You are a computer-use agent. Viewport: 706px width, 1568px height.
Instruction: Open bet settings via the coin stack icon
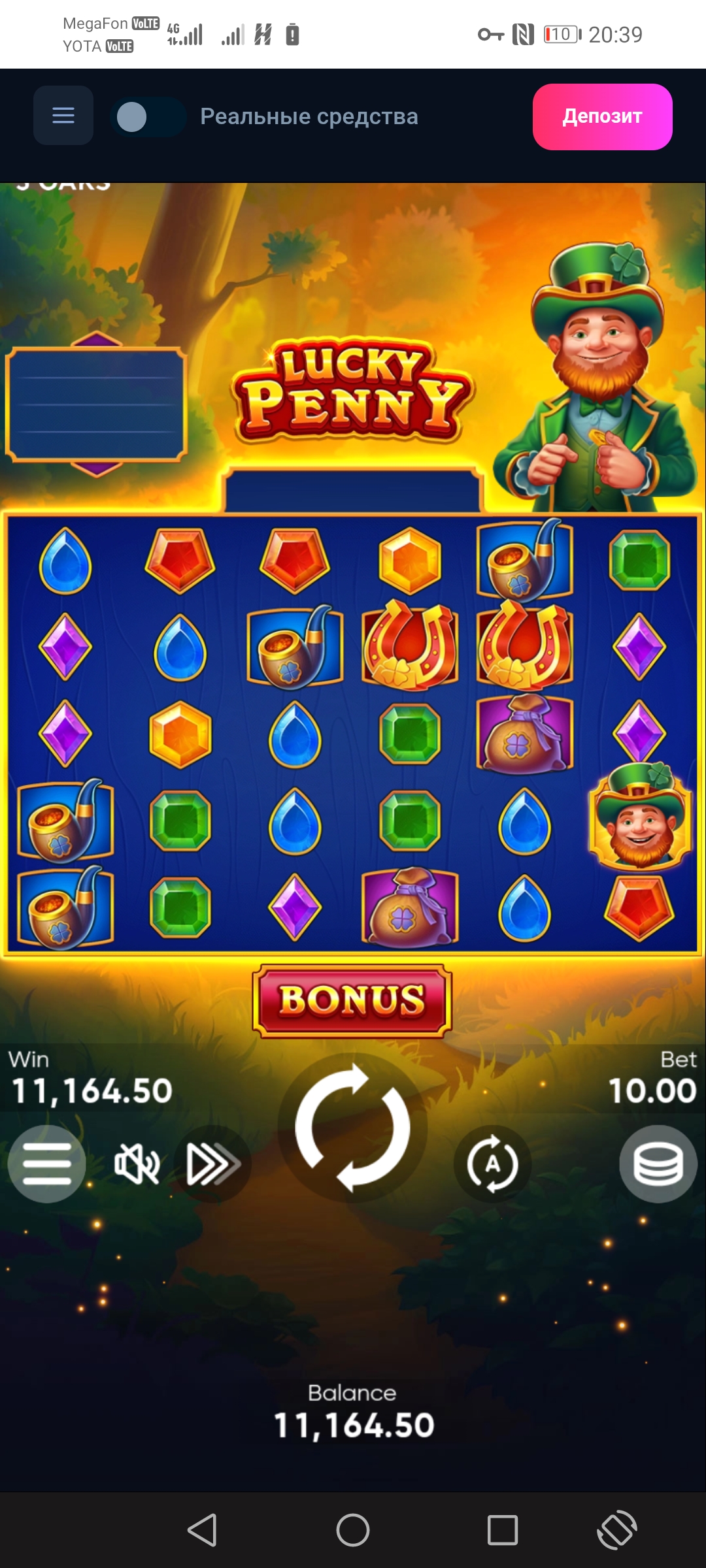click(x=658, y=1164)
